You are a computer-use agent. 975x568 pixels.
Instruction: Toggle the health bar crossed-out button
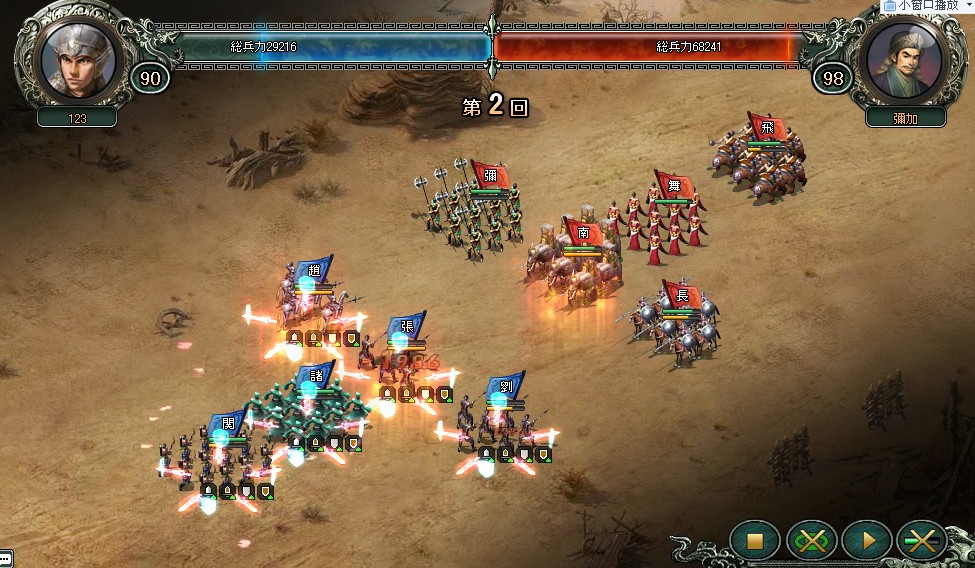tap(921, 541)
